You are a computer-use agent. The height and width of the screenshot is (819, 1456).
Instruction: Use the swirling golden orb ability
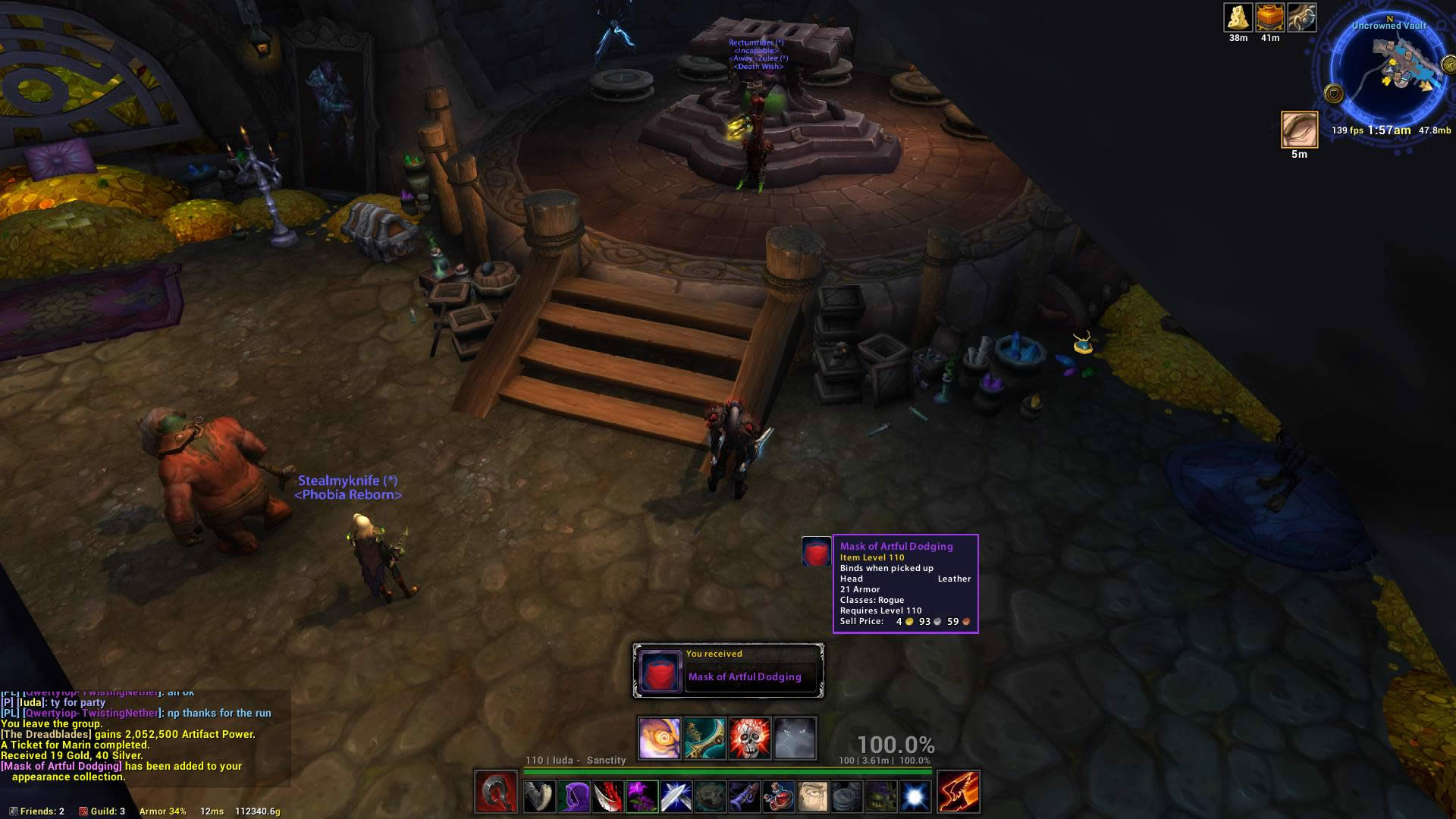[x=659, y=738]
